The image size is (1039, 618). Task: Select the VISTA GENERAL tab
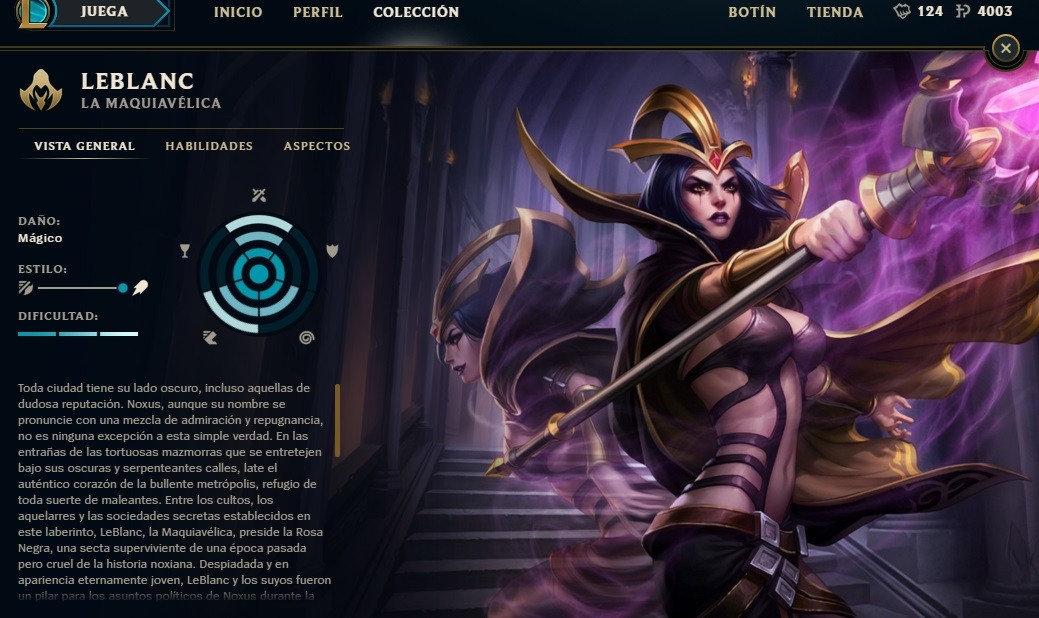click(x=85, y=146)
